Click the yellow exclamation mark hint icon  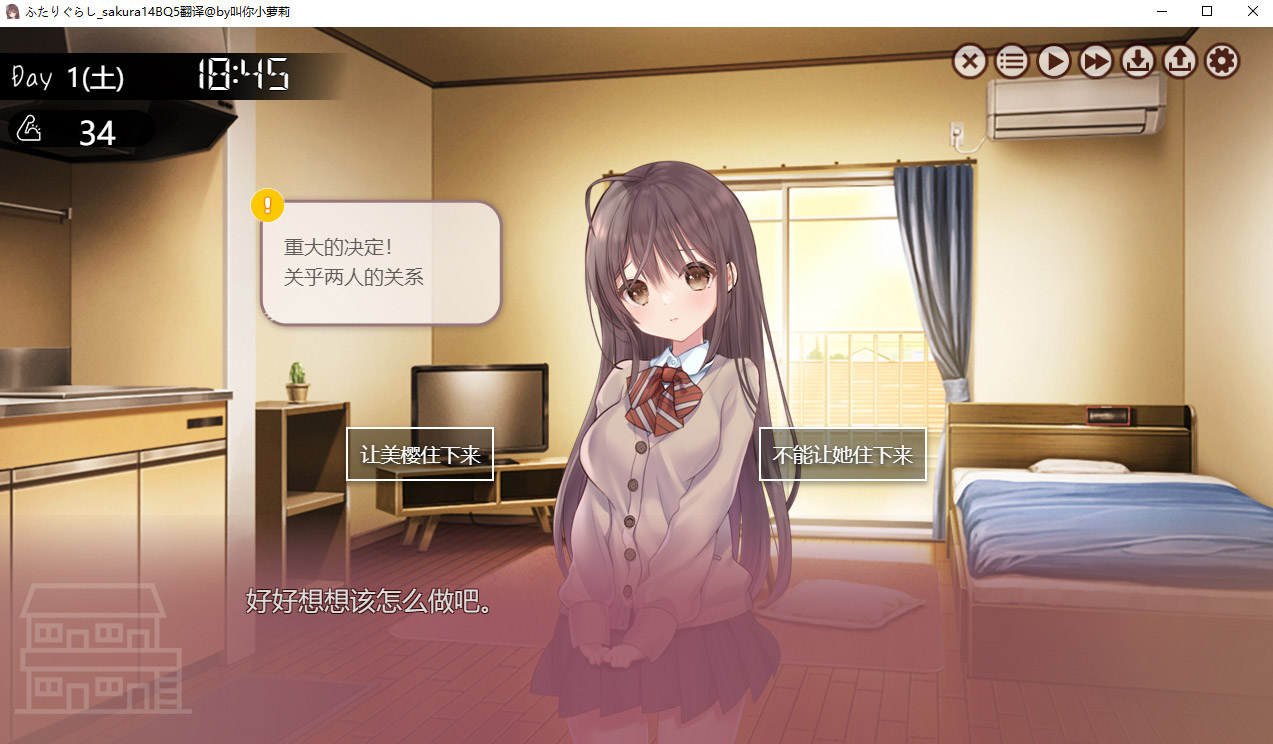[268, 205]
